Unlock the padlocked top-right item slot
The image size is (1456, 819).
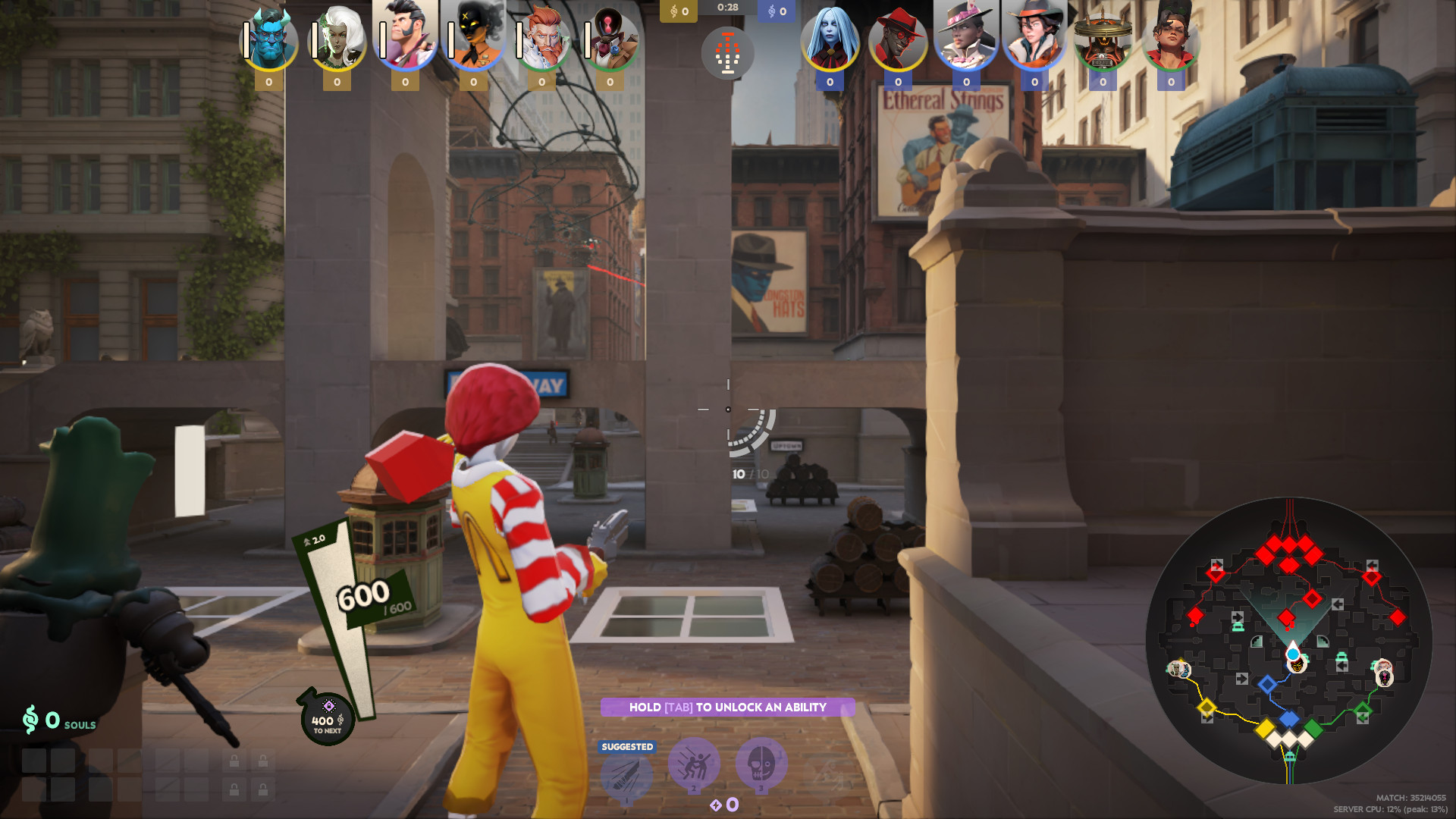(263, 761)
